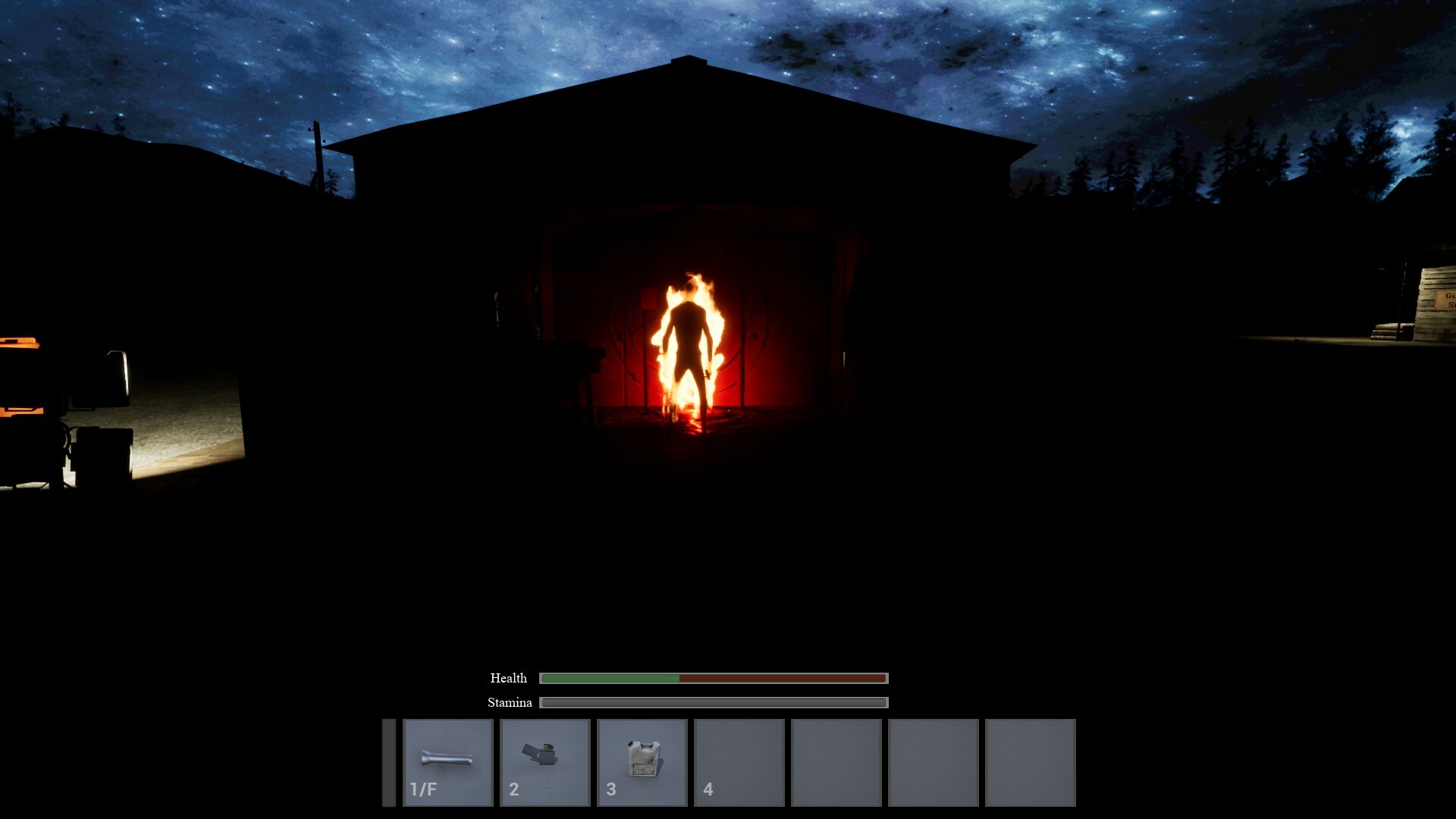Click the red depleted section of the Health bar
The height and width of the screenshot is (819, 1456).
[781, 677]
